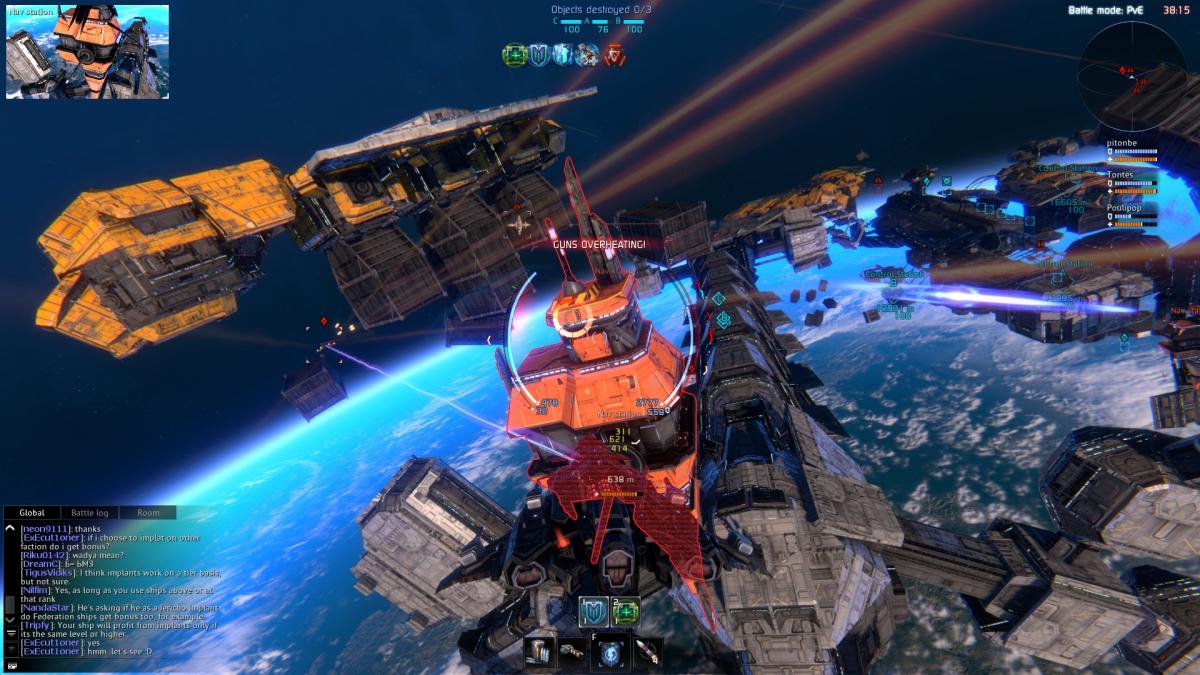1200x675 pixels.
Task: Activate the blue shield module in slot 1
Action: 593,612
